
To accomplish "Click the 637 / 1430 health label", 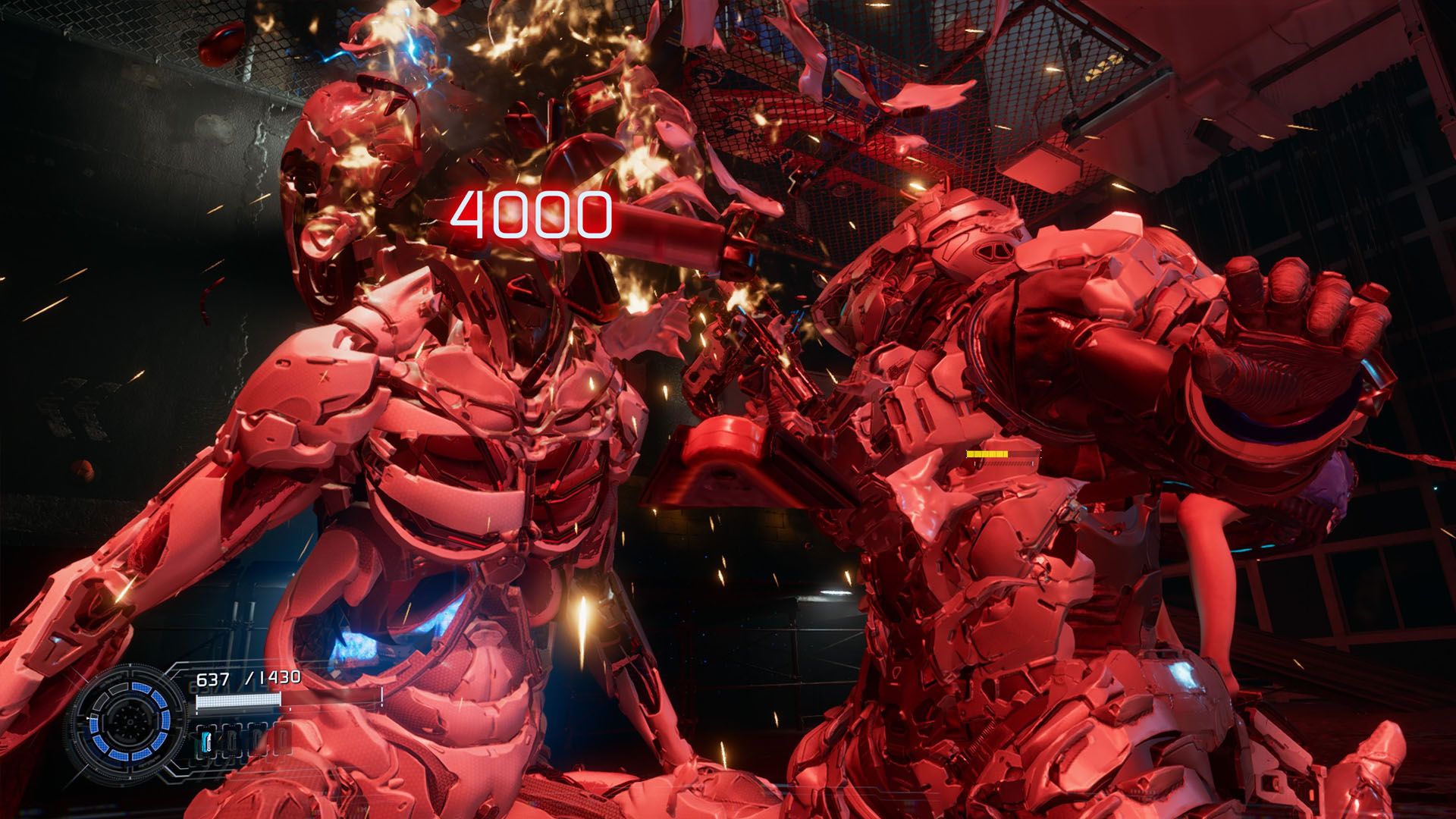I will click(x=247, y=677).
